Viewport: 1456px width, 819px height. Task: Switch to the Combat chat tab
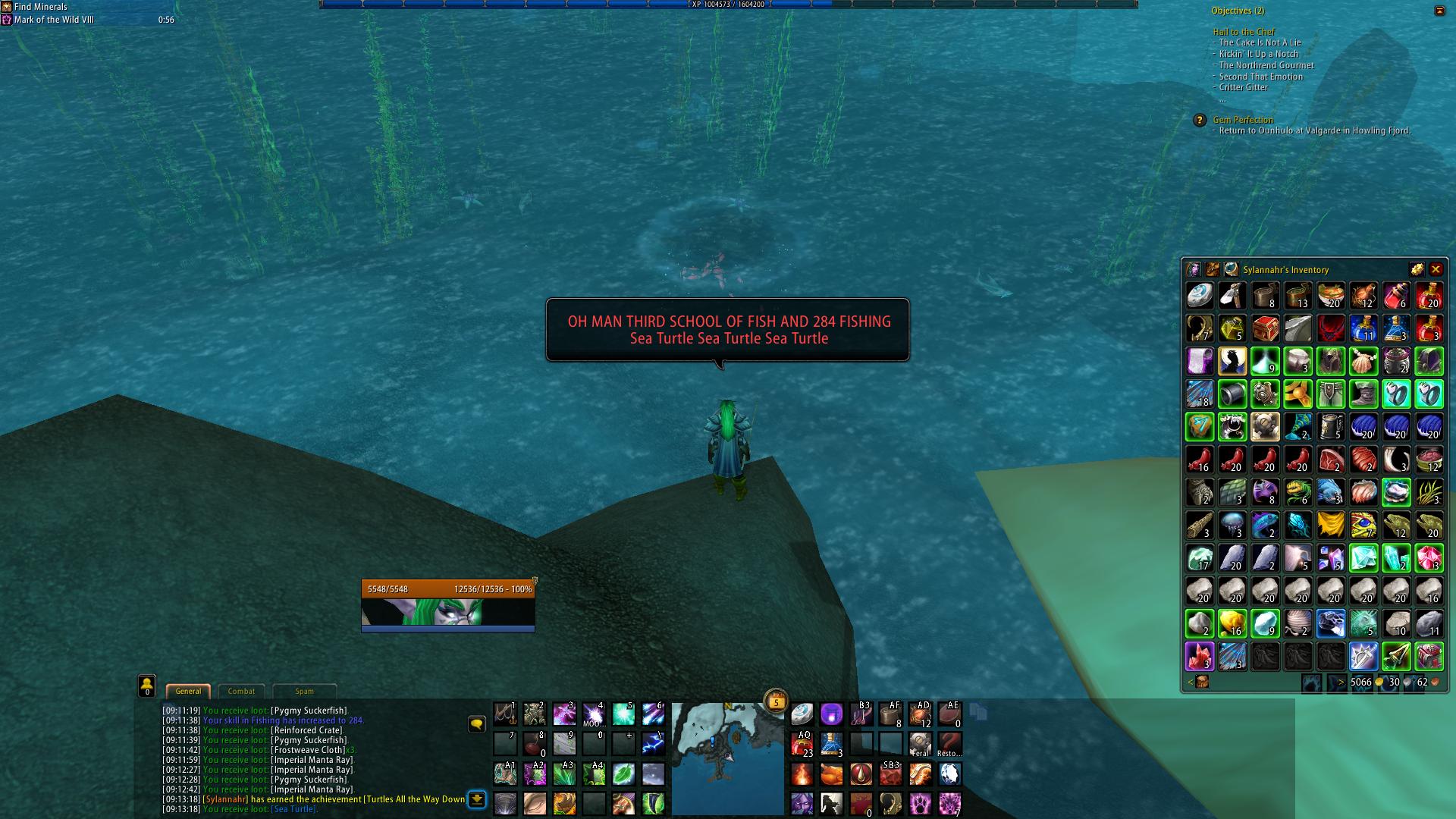[x=241, y=691]
